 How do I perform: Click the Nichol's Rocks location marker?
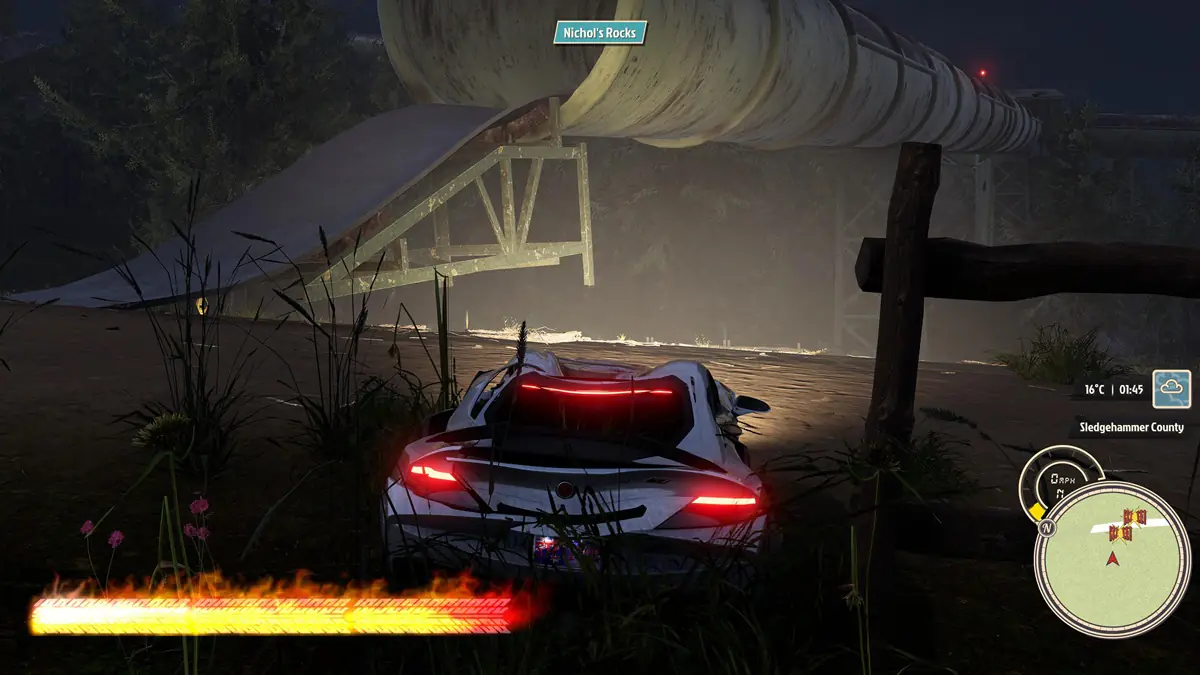[600, 33]
